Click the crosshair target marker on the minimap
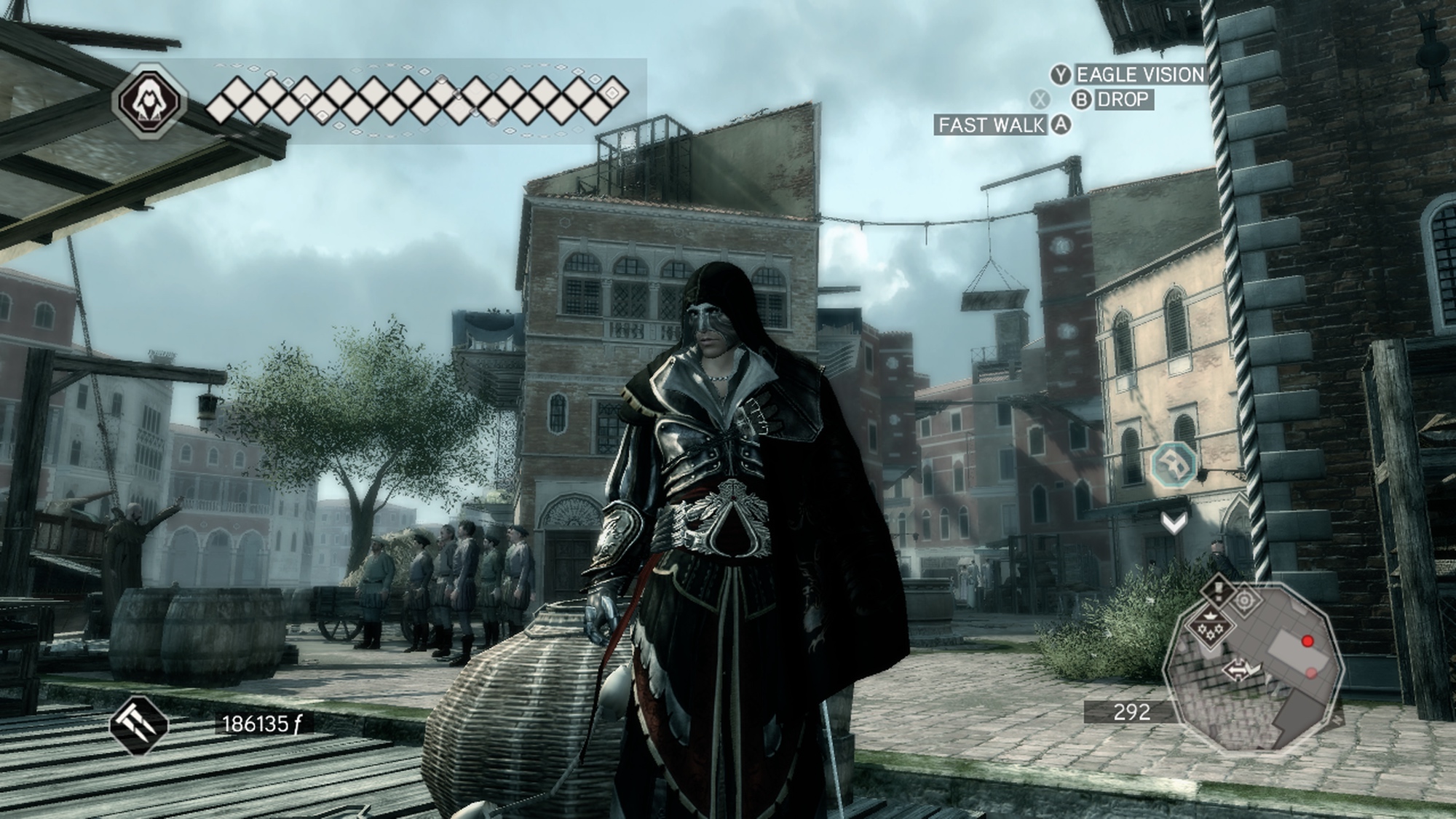The height and width of the screenshot is (819, 1456). pyautogui.click(x=1244, y=600)
